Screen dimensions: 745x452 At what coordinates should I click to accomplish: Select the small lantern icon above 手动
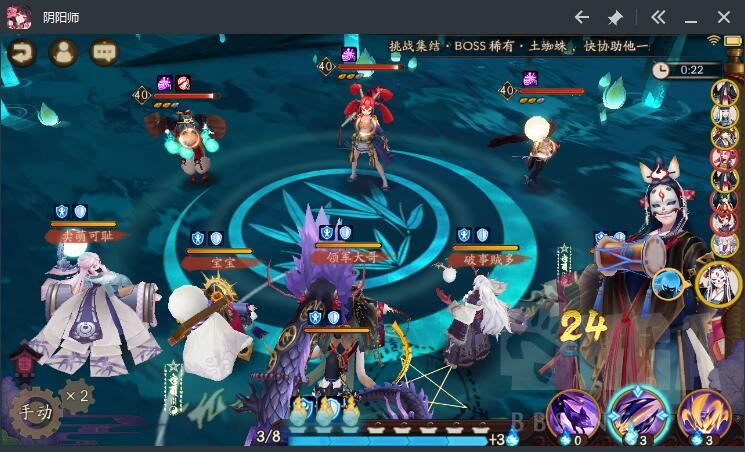click(24, 361)
